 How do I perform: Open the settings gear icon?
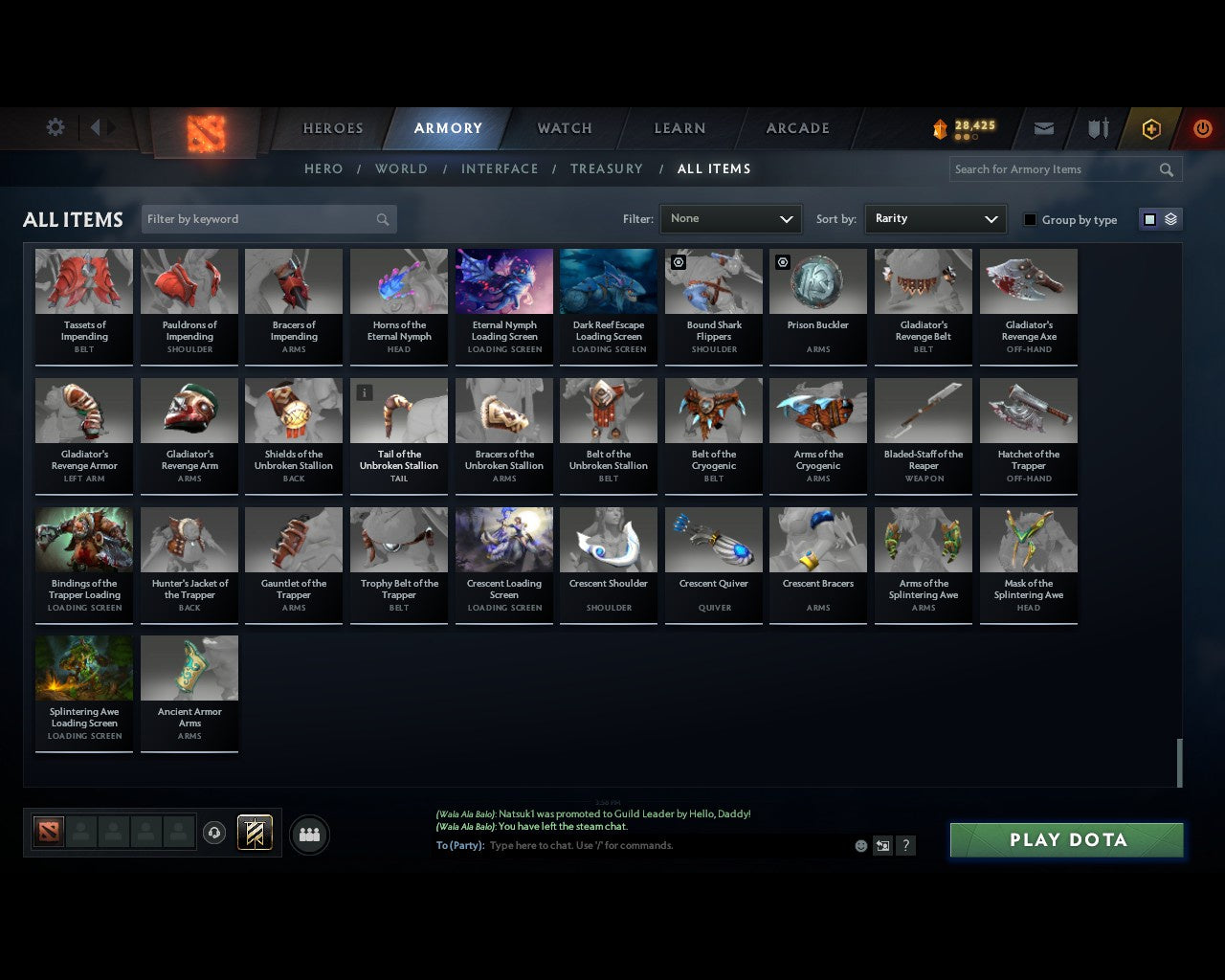[x=55, y=127]
